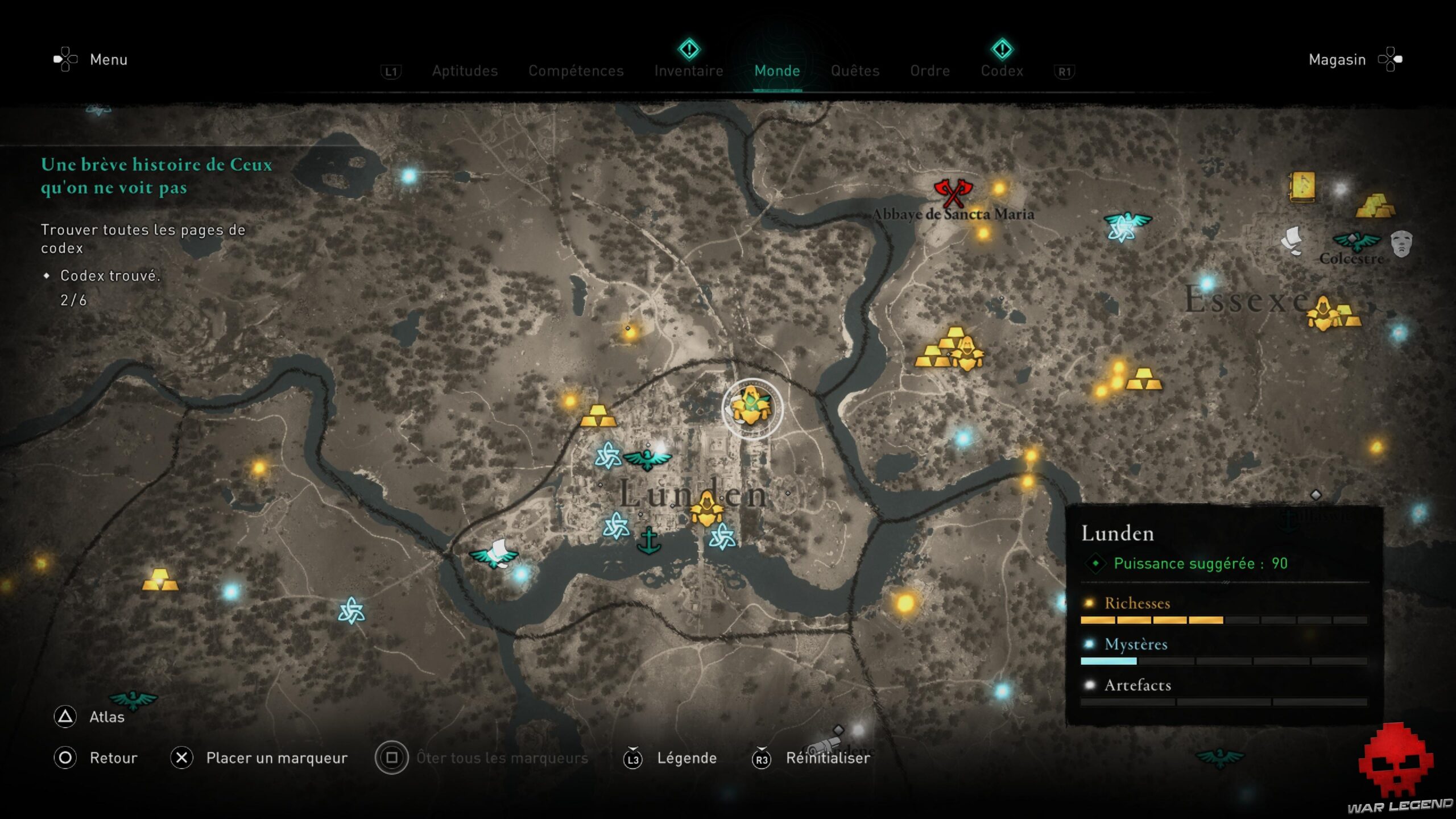Switch to the Quêtes tab
The image size is (1456, 819).
click(x=855, y=71)
